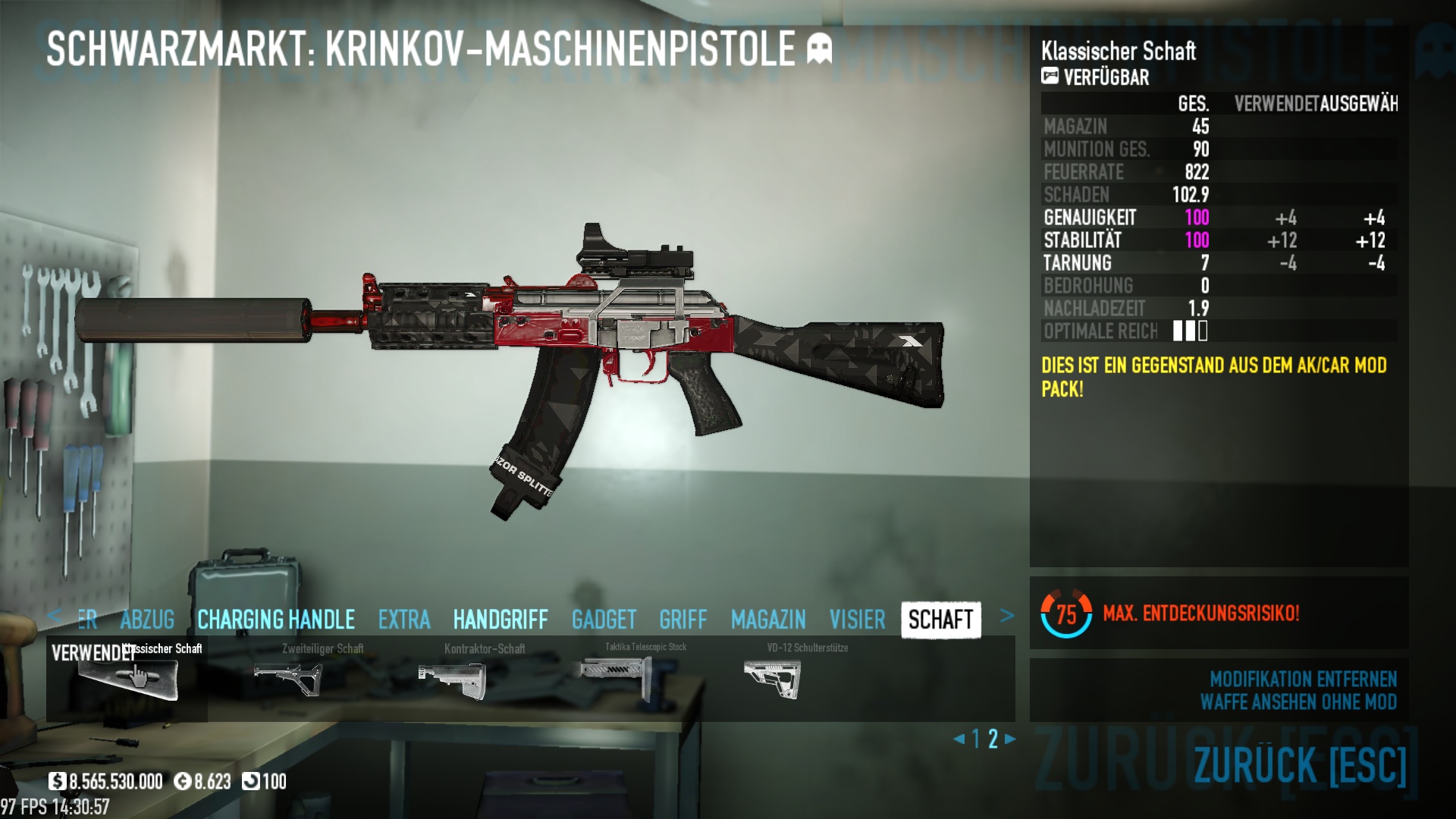This screenshot has height=819, width=1456.
Task: Switch to the Visier tab
Action: (857, 620)
